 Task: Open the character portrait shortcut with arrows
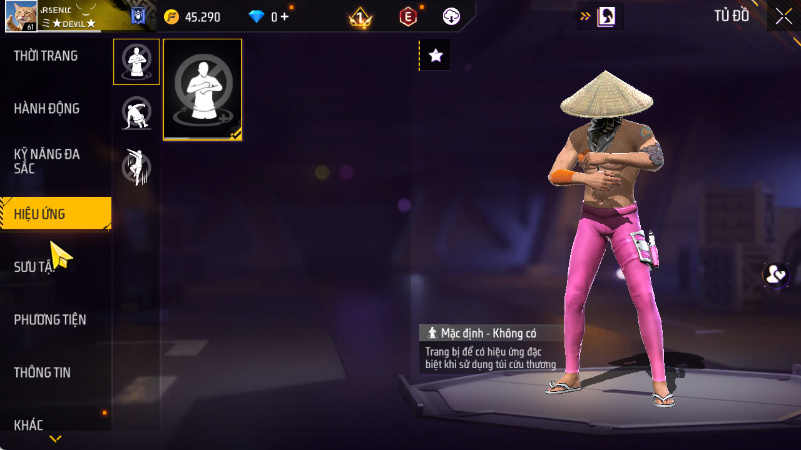[x=600, y=16]
